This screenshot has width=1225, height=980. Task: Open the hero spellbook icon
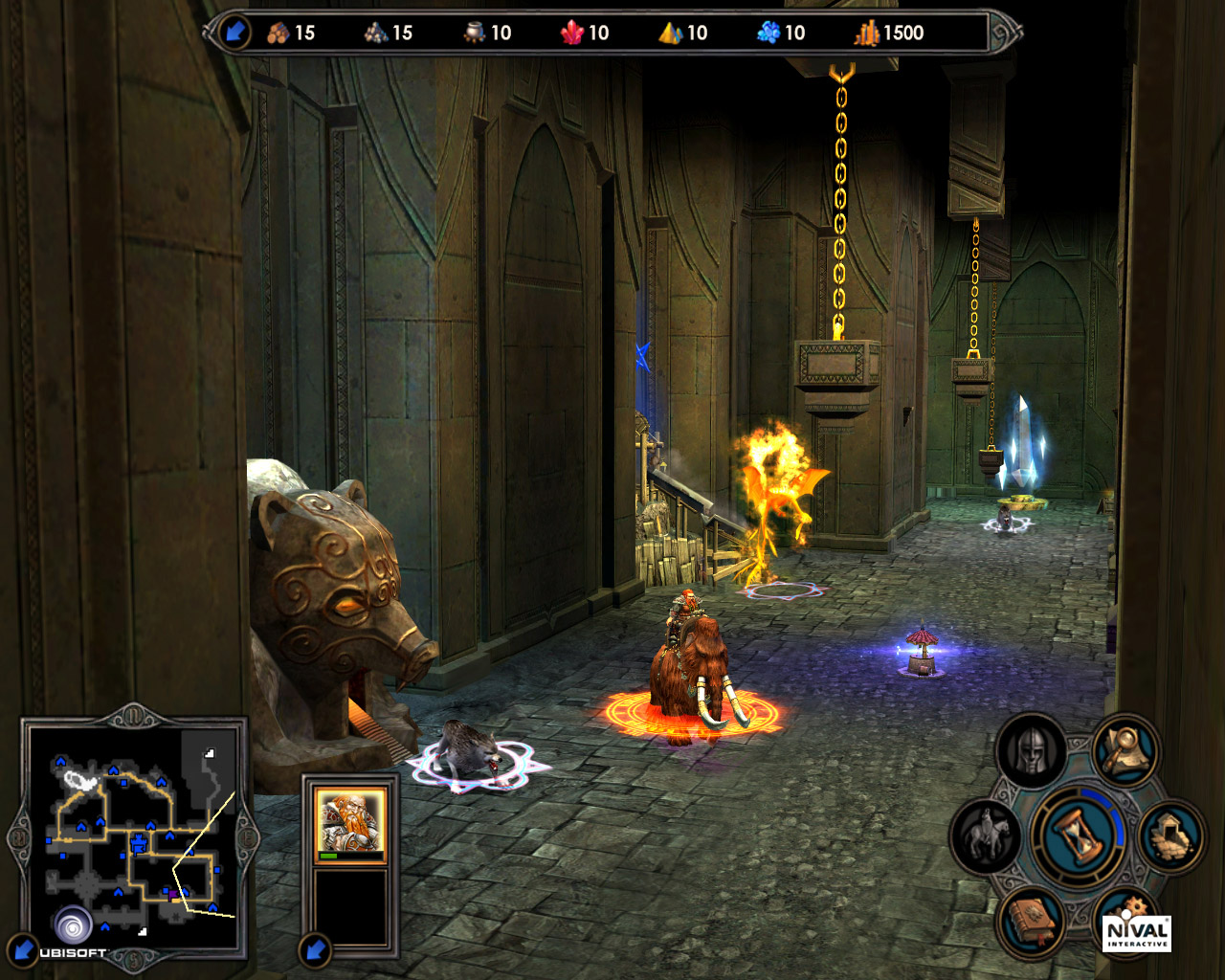tap(1033, 921)
